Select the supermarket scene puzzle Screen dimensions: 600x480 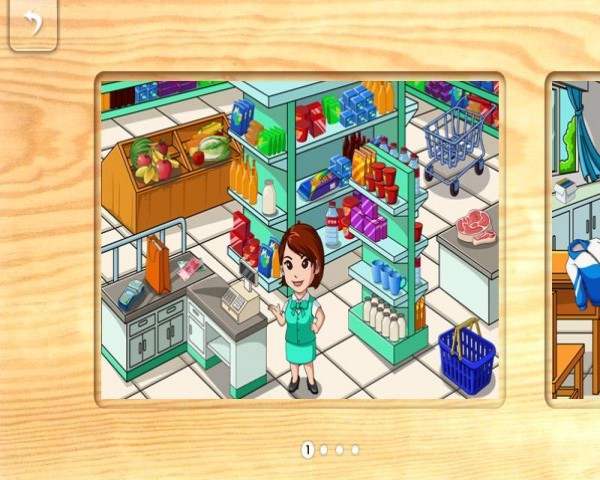click(x=300, y=238)
